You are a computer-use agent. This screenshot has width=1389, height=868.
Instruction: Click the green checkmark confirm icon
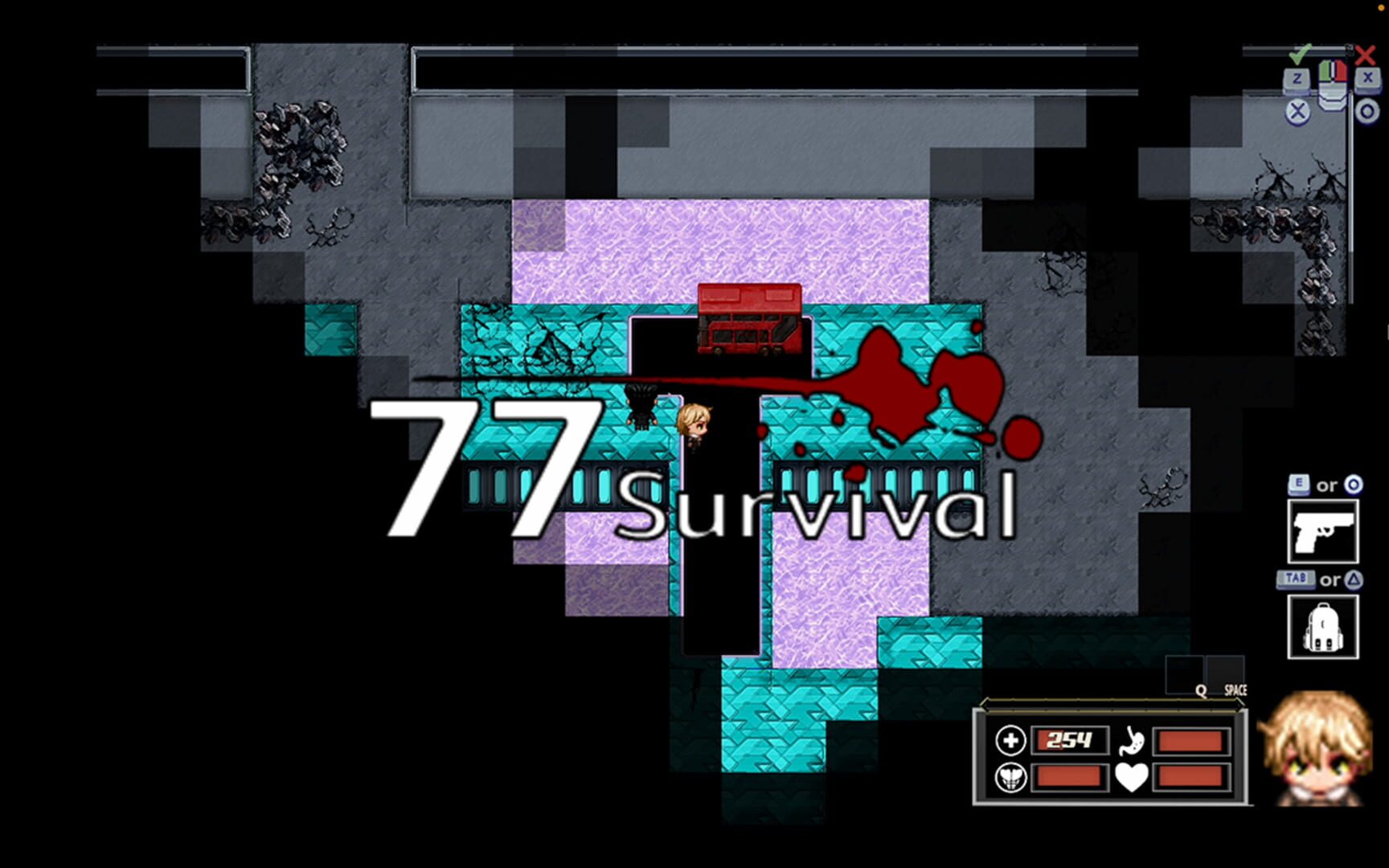tap(1301, 55)
